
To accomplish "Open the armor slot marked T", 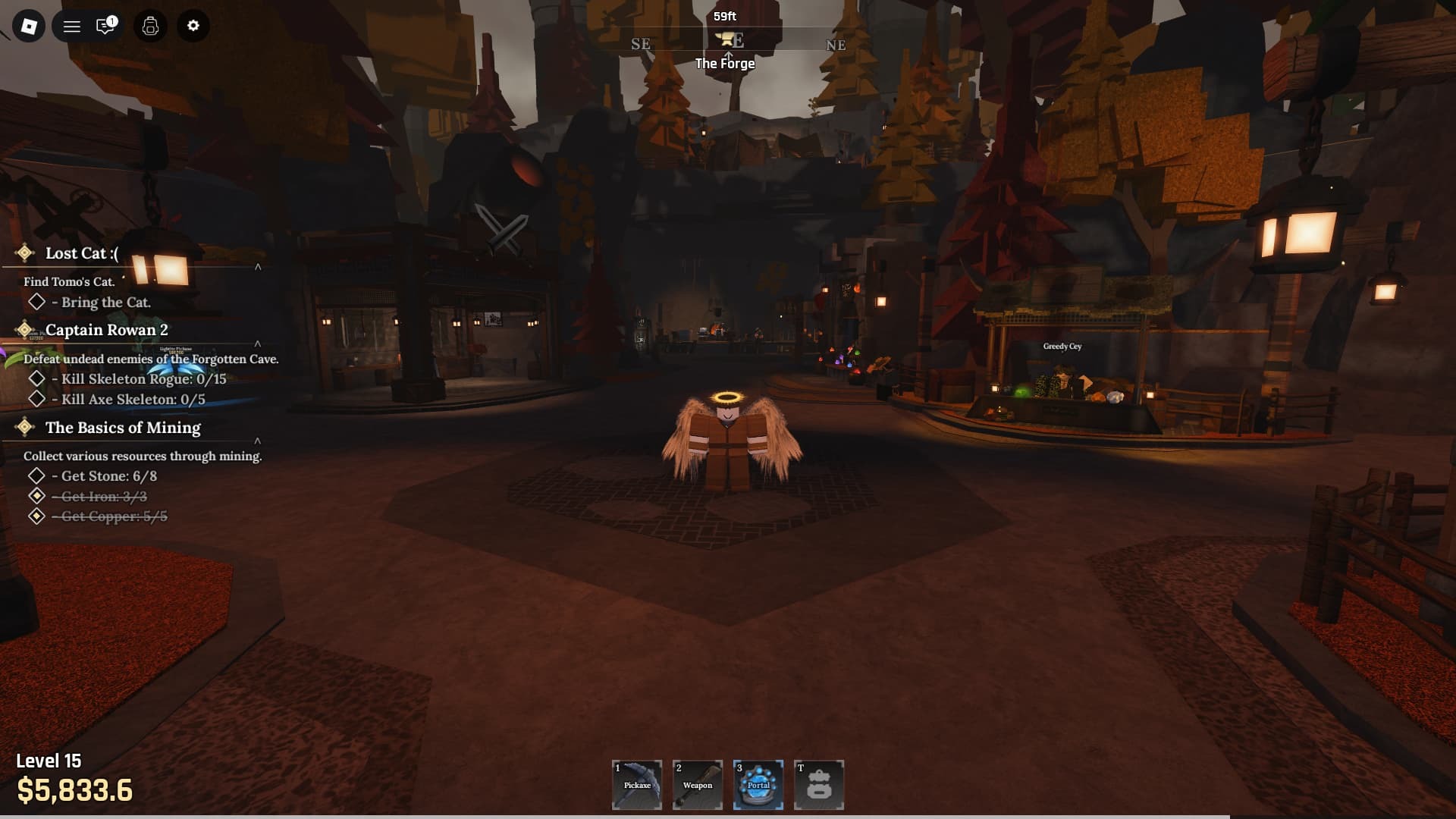I will (820, 785).
